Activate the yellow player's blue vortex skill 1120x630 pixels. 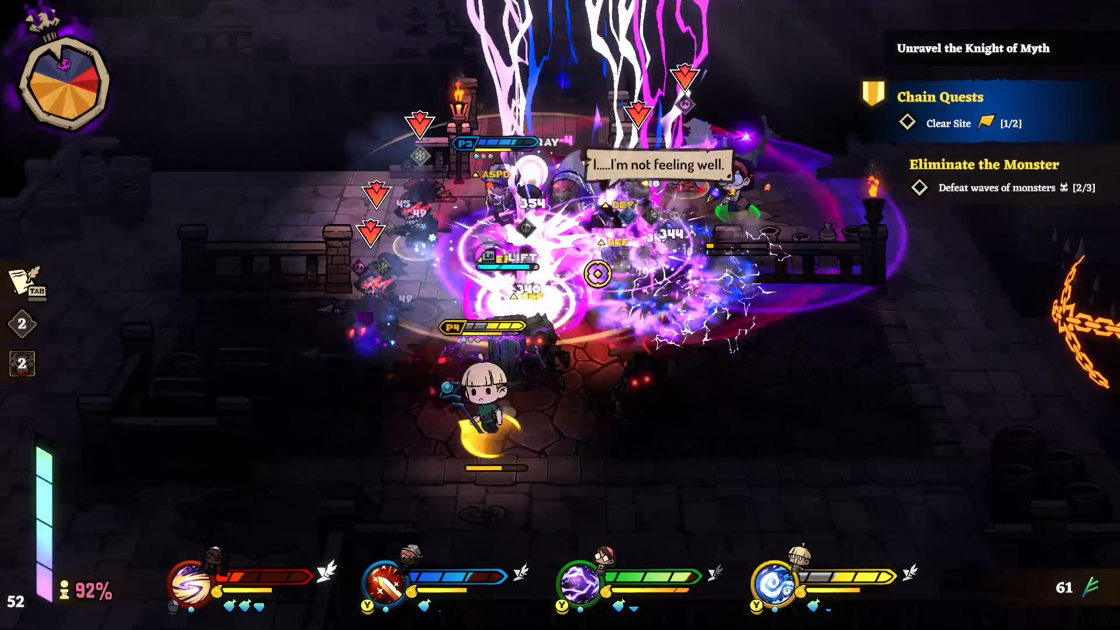773,583
